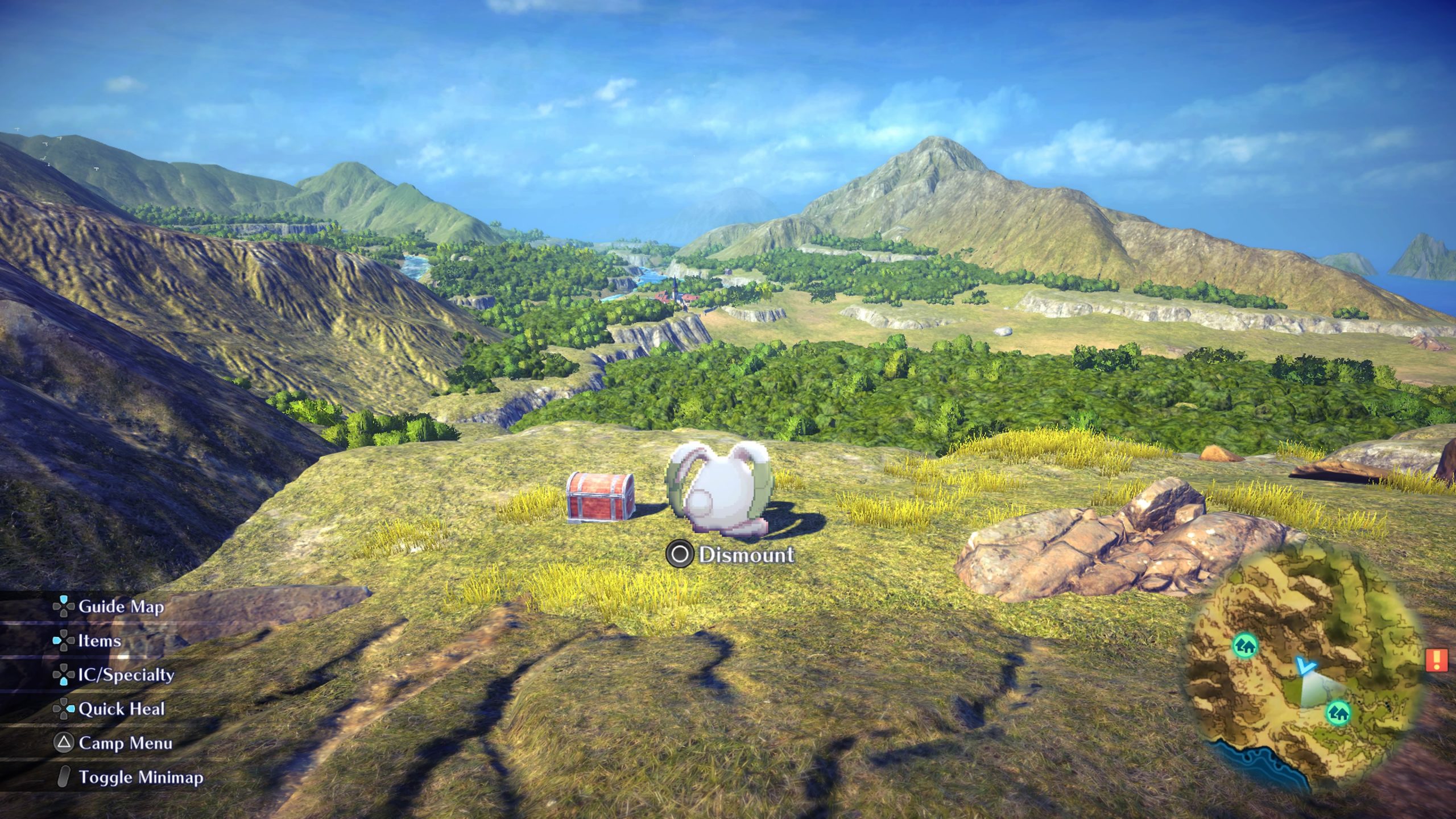This screenshot has width=1456, height=819.
Task: Select the red exclamation marker beside minimap
Action: pyautogui.click(x=1437, y=660)
